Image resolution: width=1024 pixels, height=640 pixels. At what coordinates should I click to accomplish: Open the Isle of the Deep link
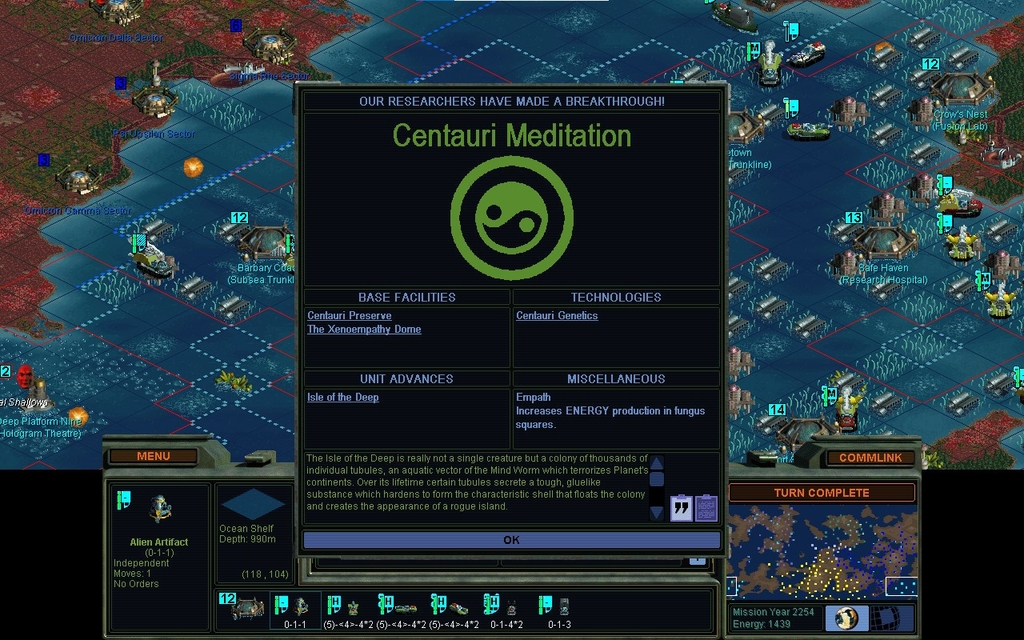pyautogui.click(x=343, y=398)
